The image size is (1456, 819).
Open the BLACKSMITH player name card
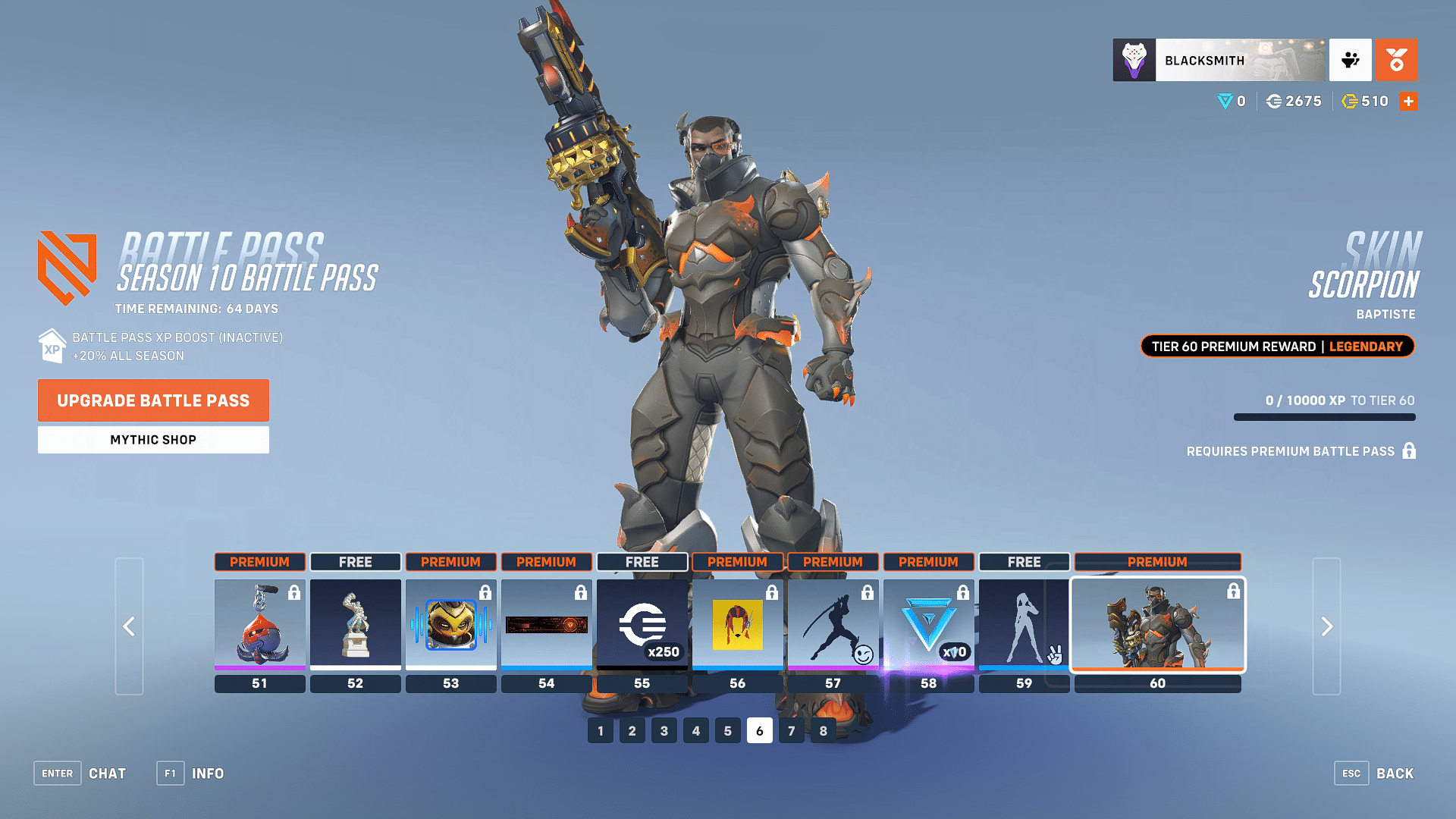tap(1217, 60)
